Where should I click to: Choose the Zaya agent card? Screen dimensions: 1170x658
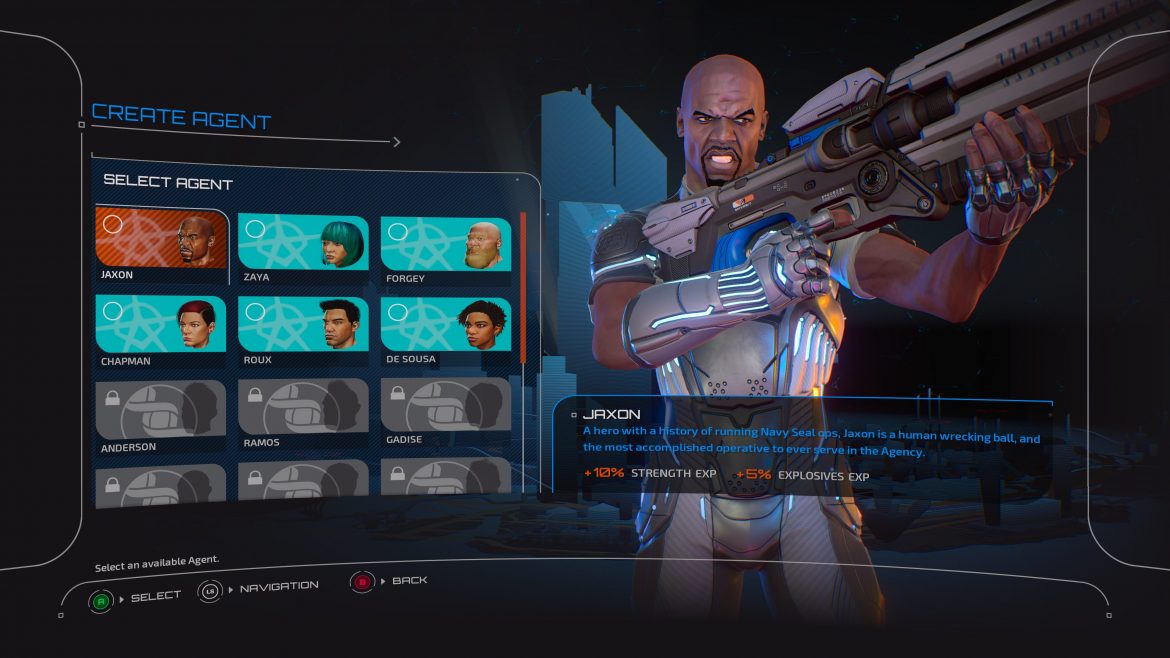303,243
